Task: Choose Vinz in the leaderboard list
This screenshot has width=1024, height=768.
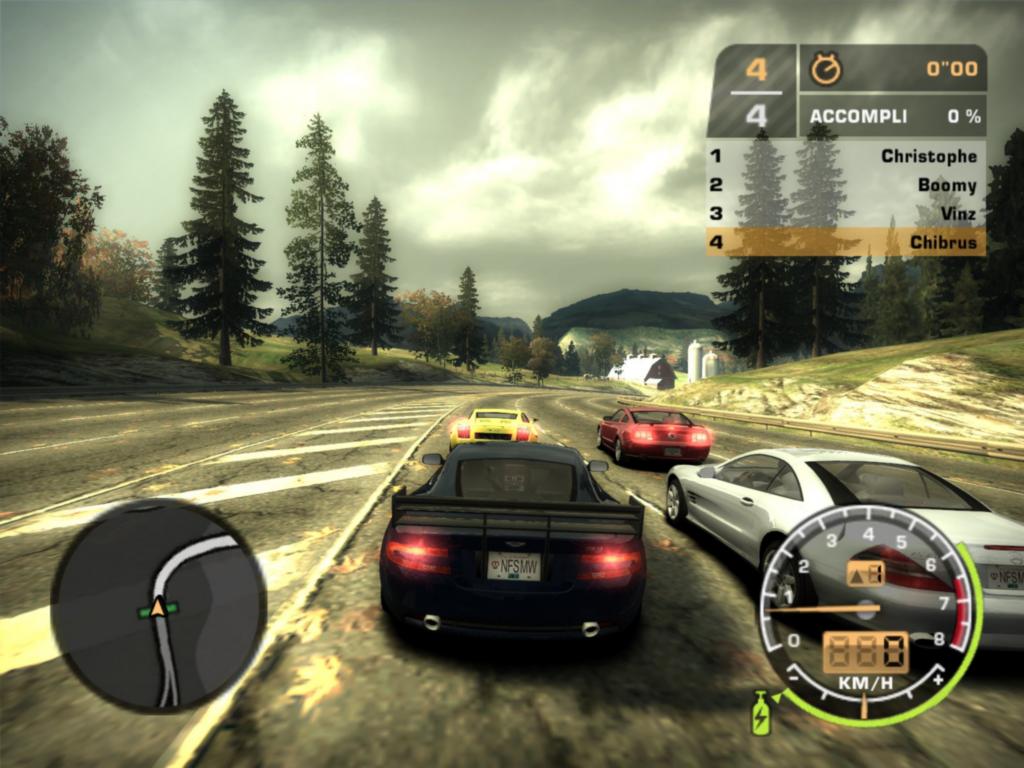Action: (846, 213)
